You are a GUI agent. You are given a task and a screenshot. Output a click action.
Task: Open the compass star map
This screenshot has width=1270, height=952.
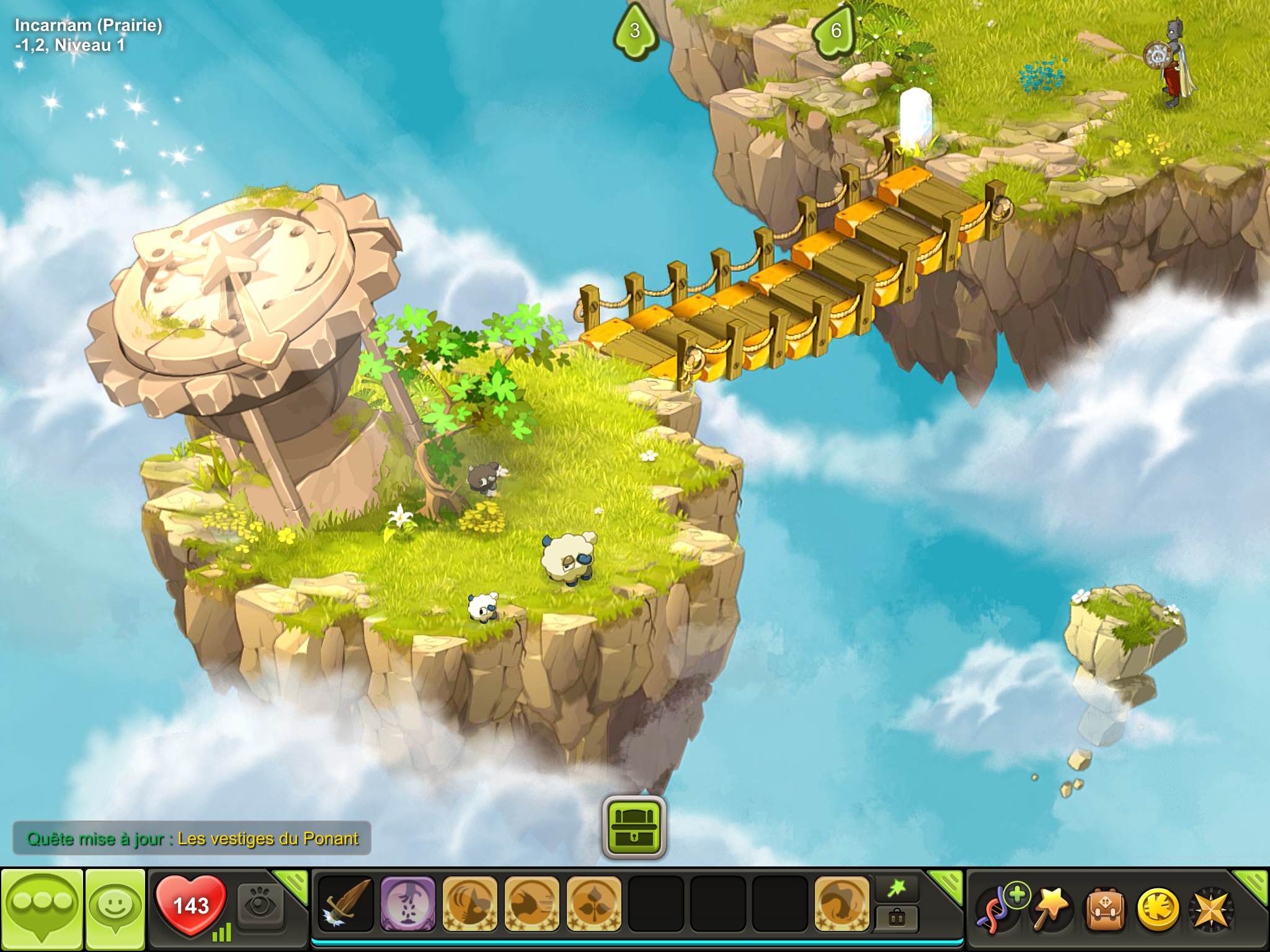click(x=1210, y=909)
